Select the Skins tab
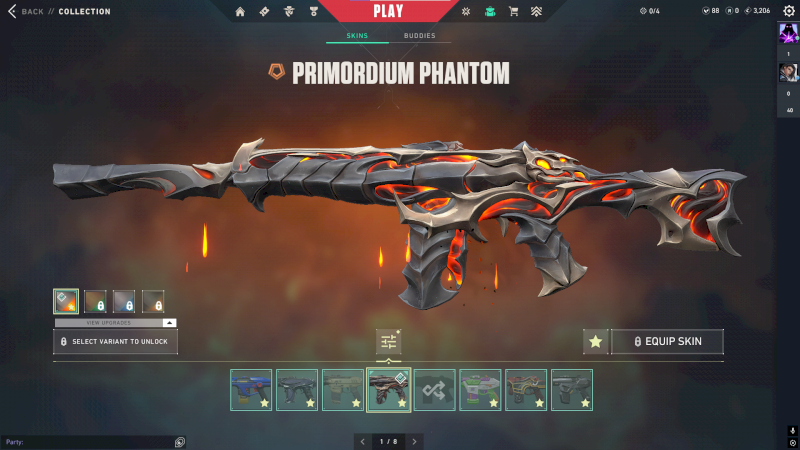Viewport: 800px width, 450px height. point(357,36)
